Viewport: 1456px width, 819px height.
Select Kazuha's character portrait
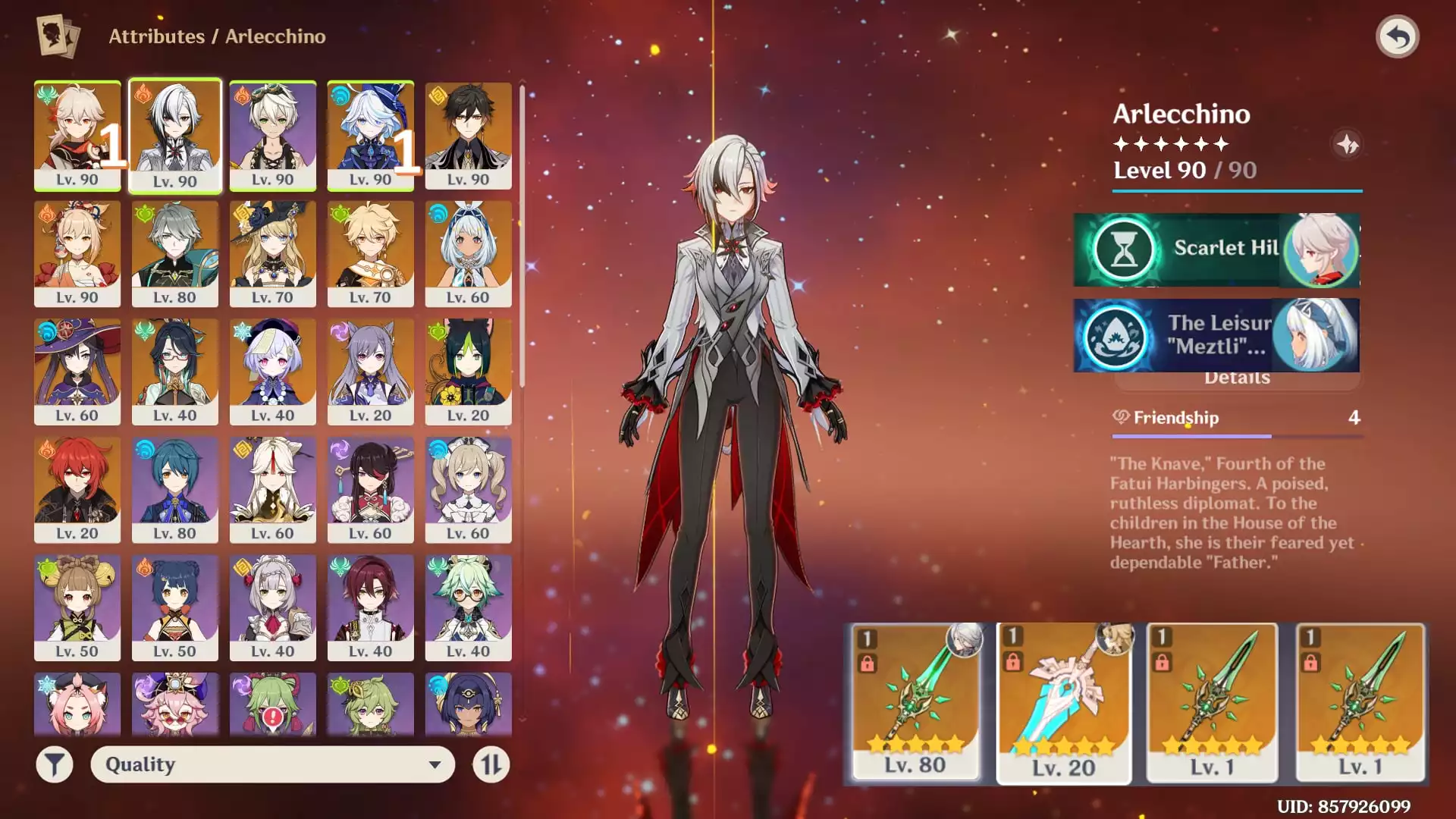[x=77, y=135]
